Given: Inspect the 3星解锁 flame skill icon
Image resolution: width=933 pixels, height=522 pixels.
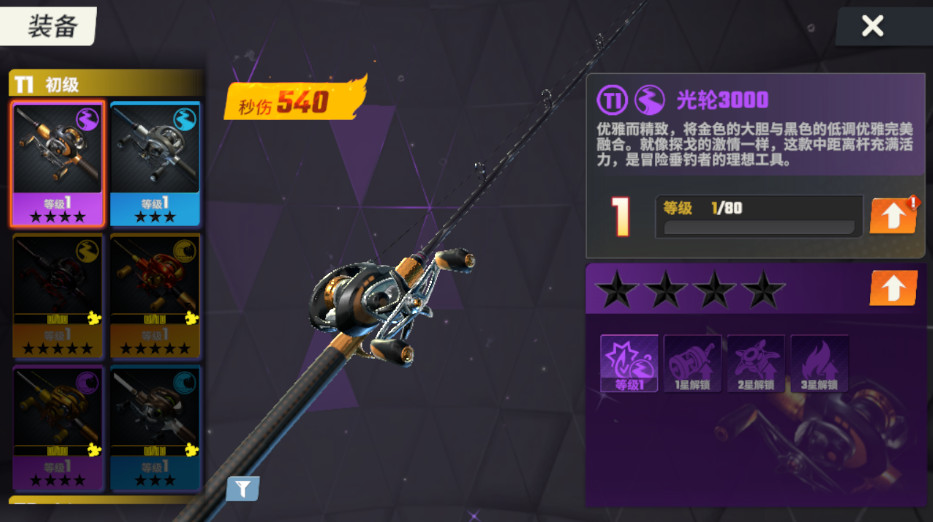Looking at the screenshot, I should (819, 363).
